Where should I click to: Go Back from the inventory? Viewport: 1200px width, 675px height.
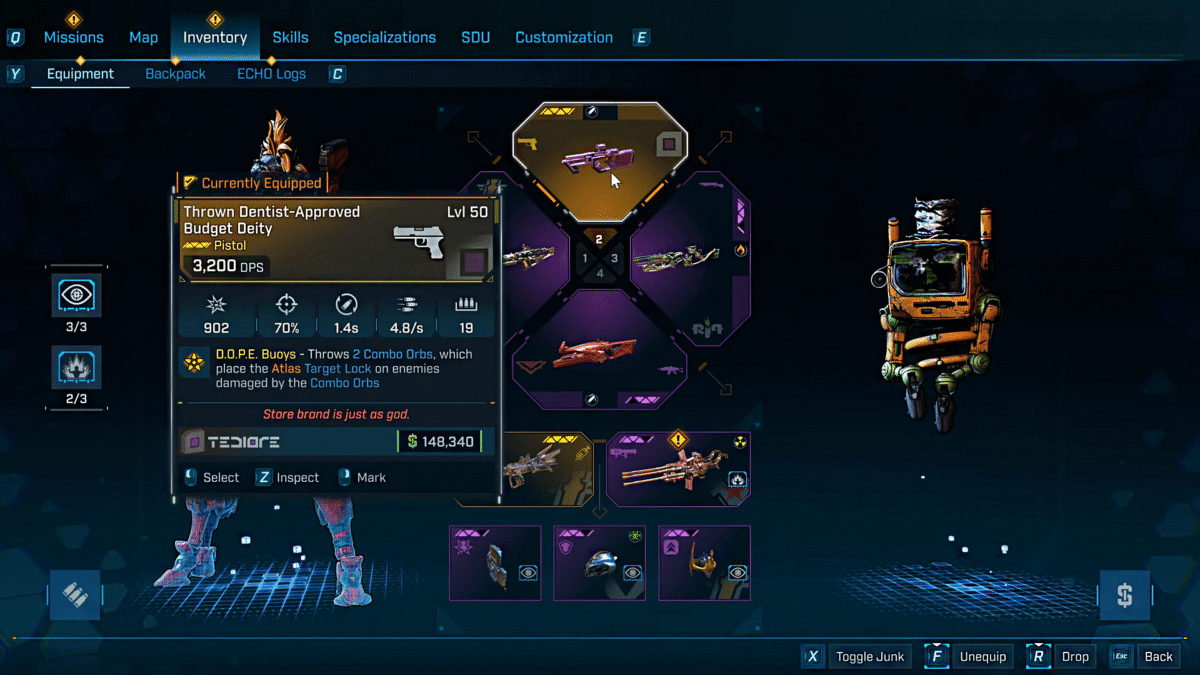point(1146,657)
